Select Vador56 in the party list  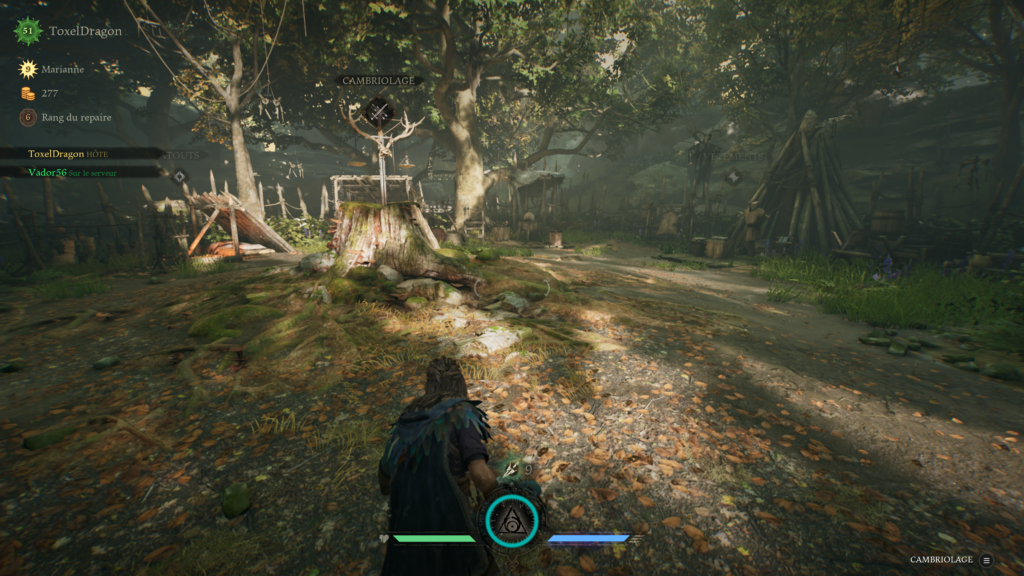70,172
